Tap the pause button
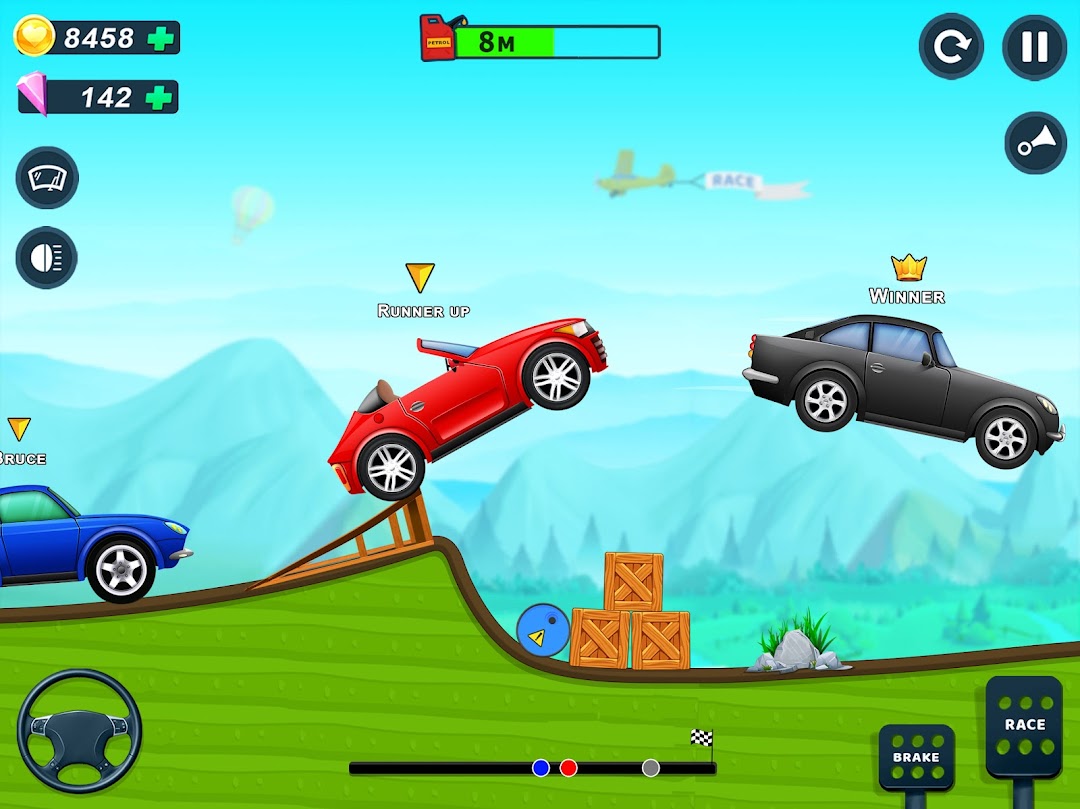 [x=1034, y=47]
